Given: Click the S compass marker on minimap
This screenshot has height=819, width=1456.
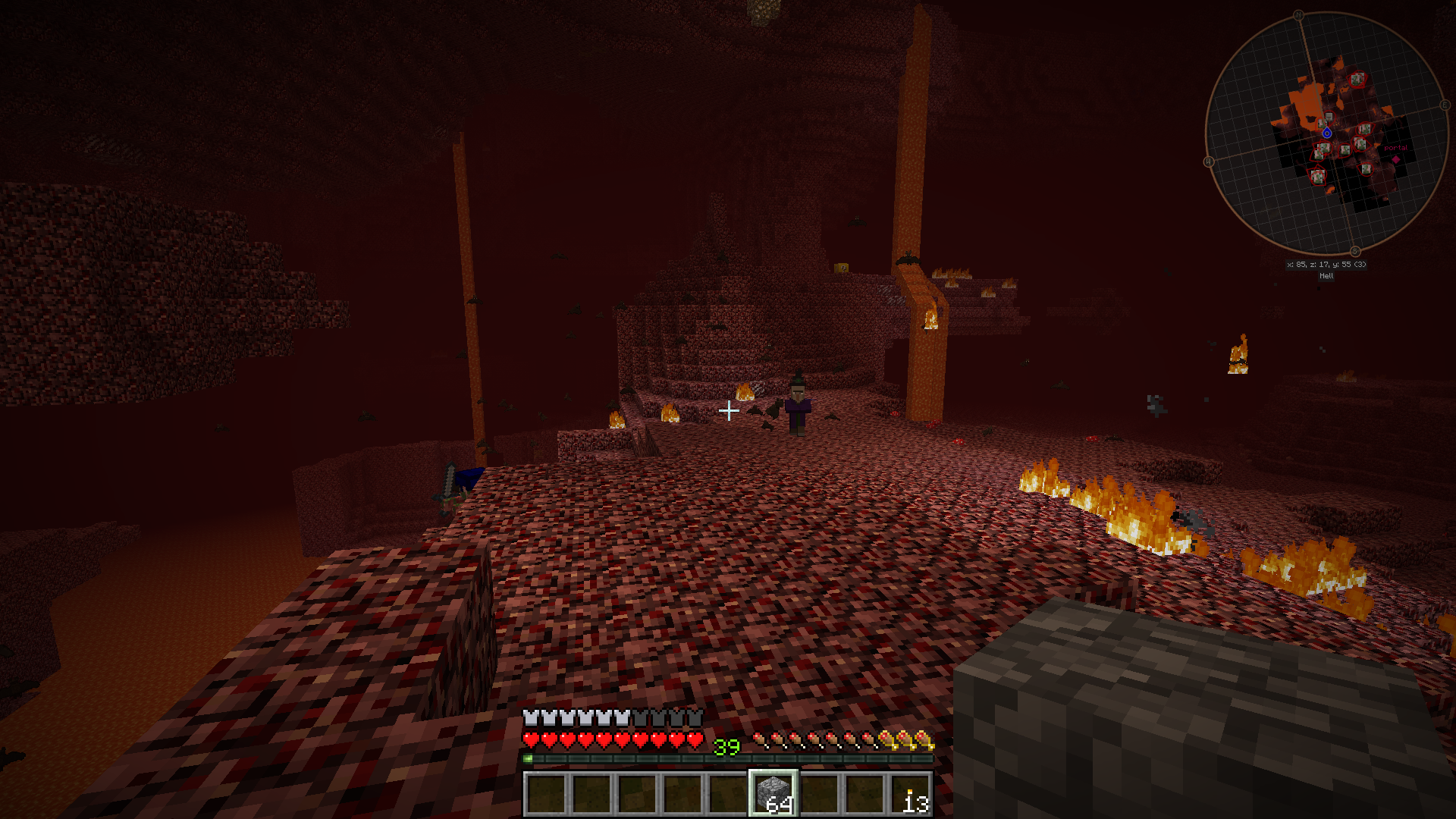Looking at the screenshot, I should 1354,252.
